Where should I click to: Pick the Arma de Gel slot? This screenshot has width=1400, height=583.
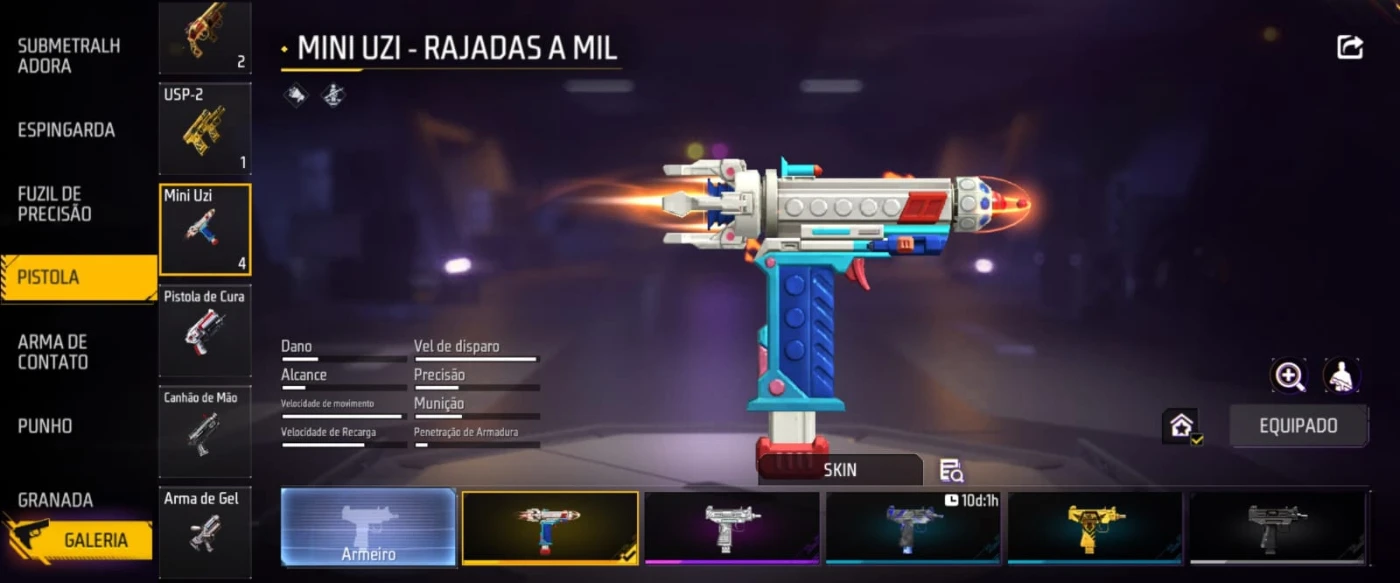(205, 532)
